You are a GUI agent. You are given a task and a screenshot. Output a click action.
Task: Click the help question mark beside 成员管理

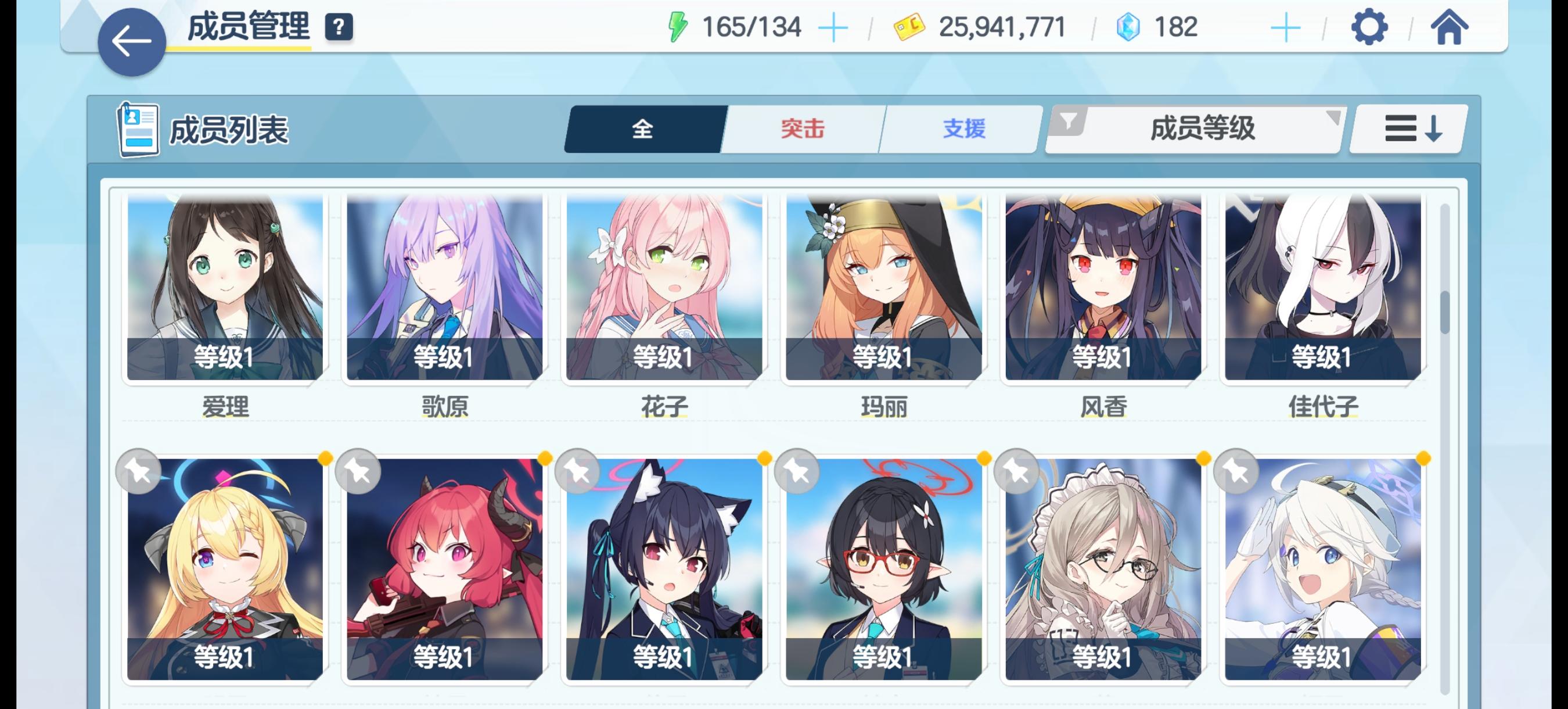[x=340, y=26]
